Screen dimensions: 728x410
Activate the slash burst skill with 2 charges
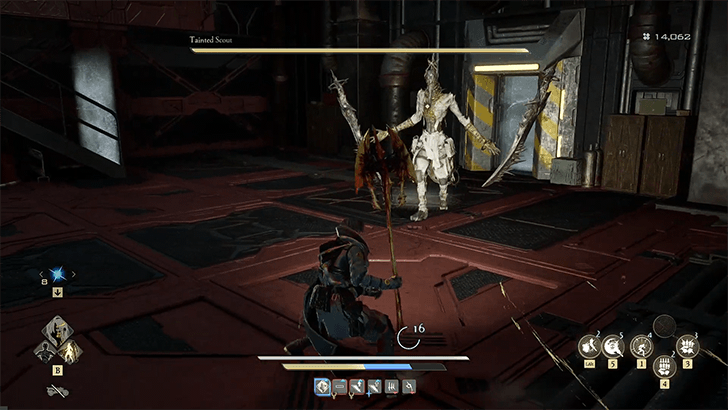click(x=591, y=346)
